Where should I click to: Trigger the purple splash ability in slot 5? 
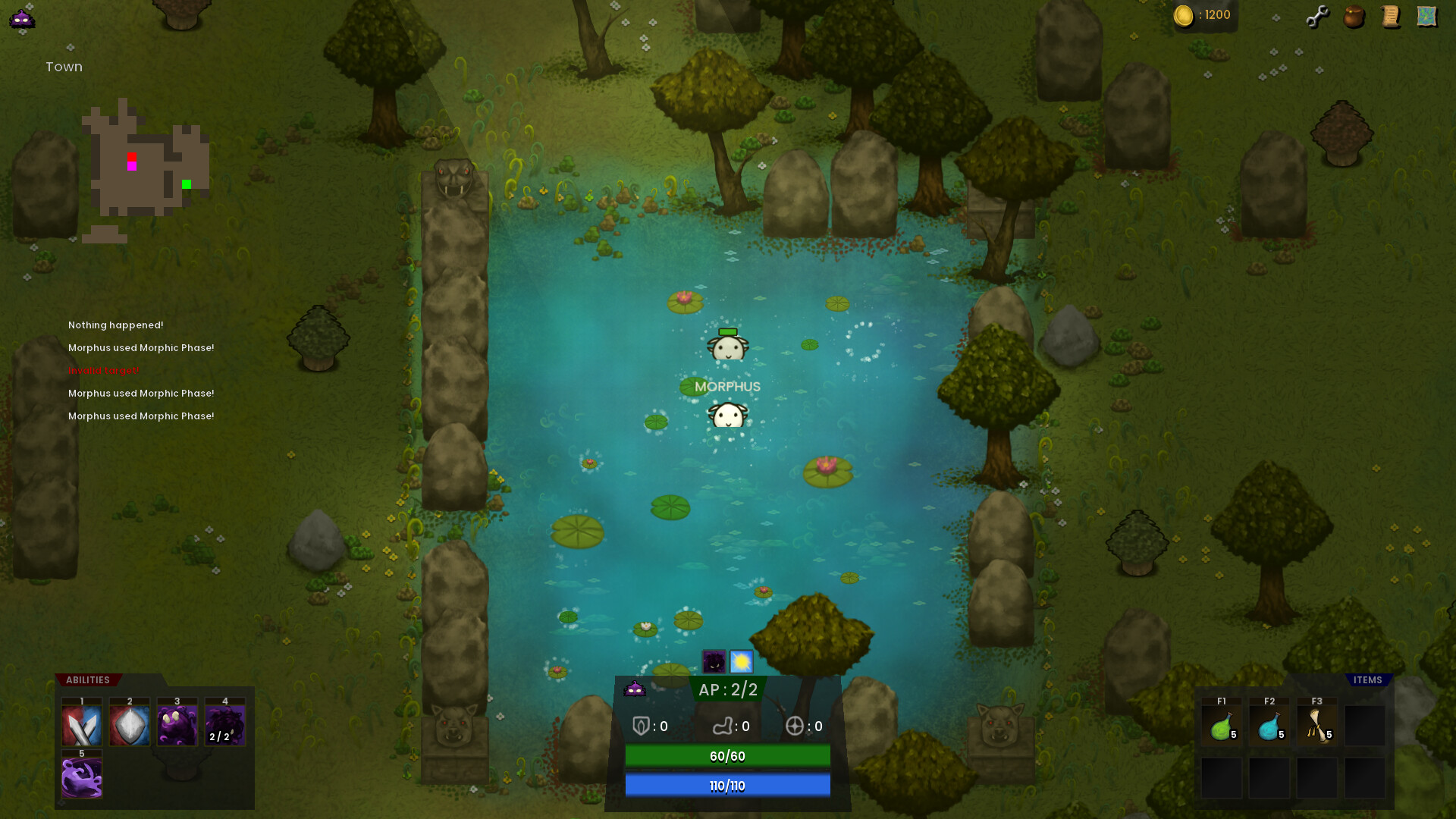tap(81, 775)
